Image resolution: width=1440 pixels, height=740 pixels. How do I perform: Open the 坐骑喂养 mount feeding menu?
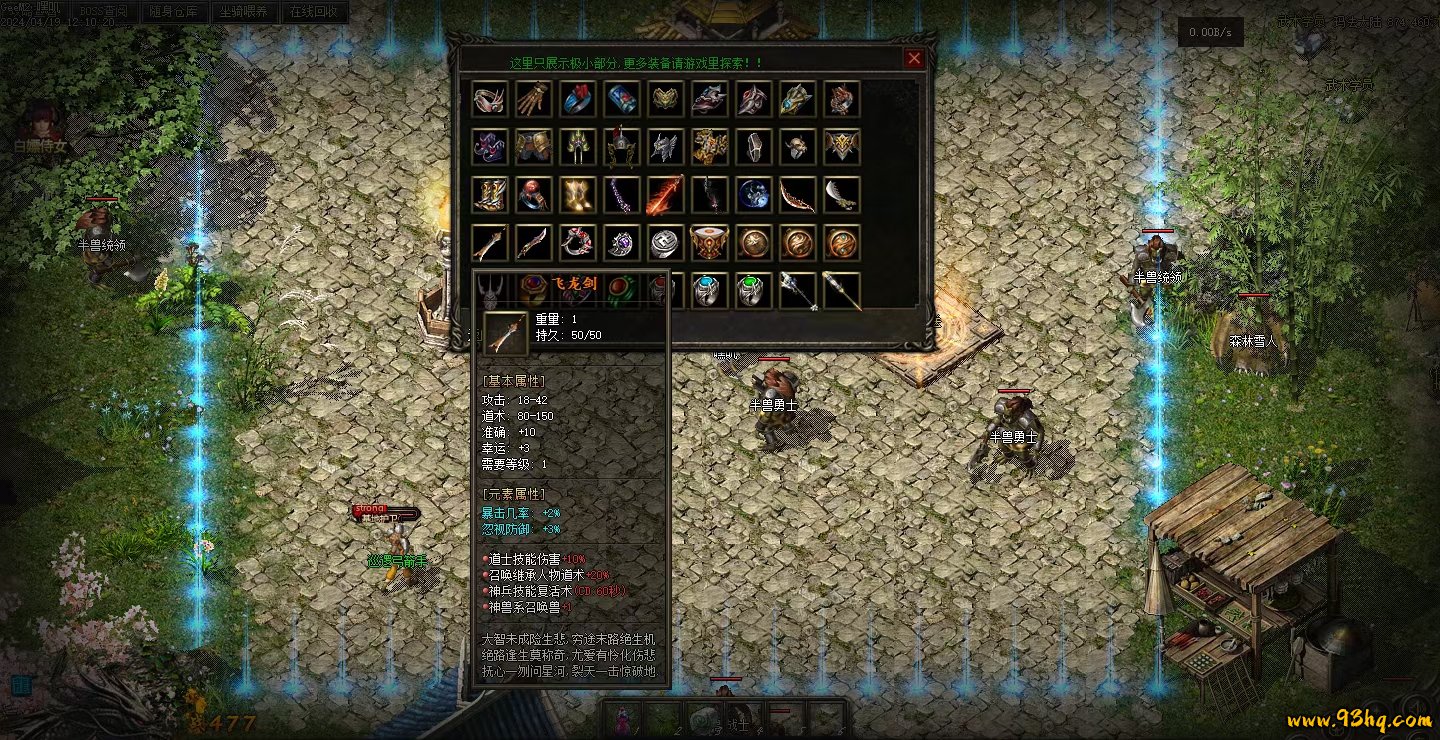click(244, 12)
